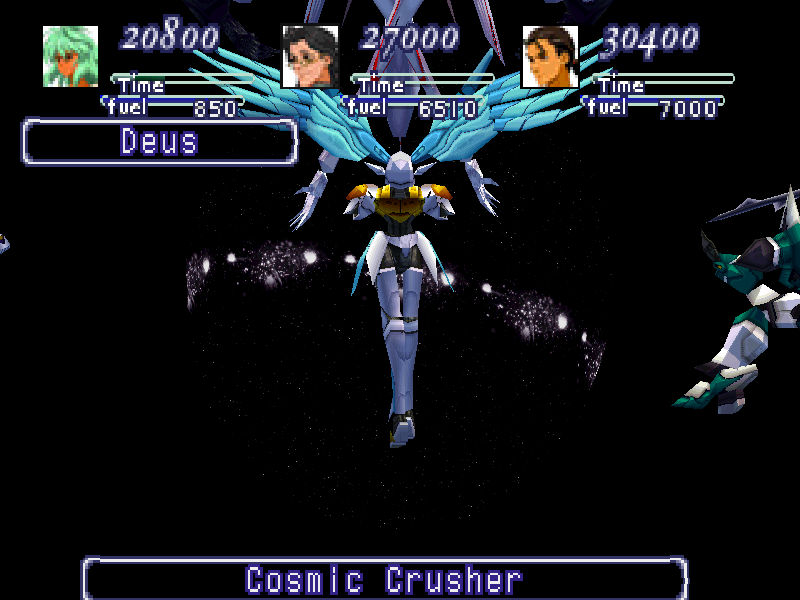The height and width of the screenshot is (600, 800).
Task: Click the brown-haired man's portrait
Action: point(550,56)
